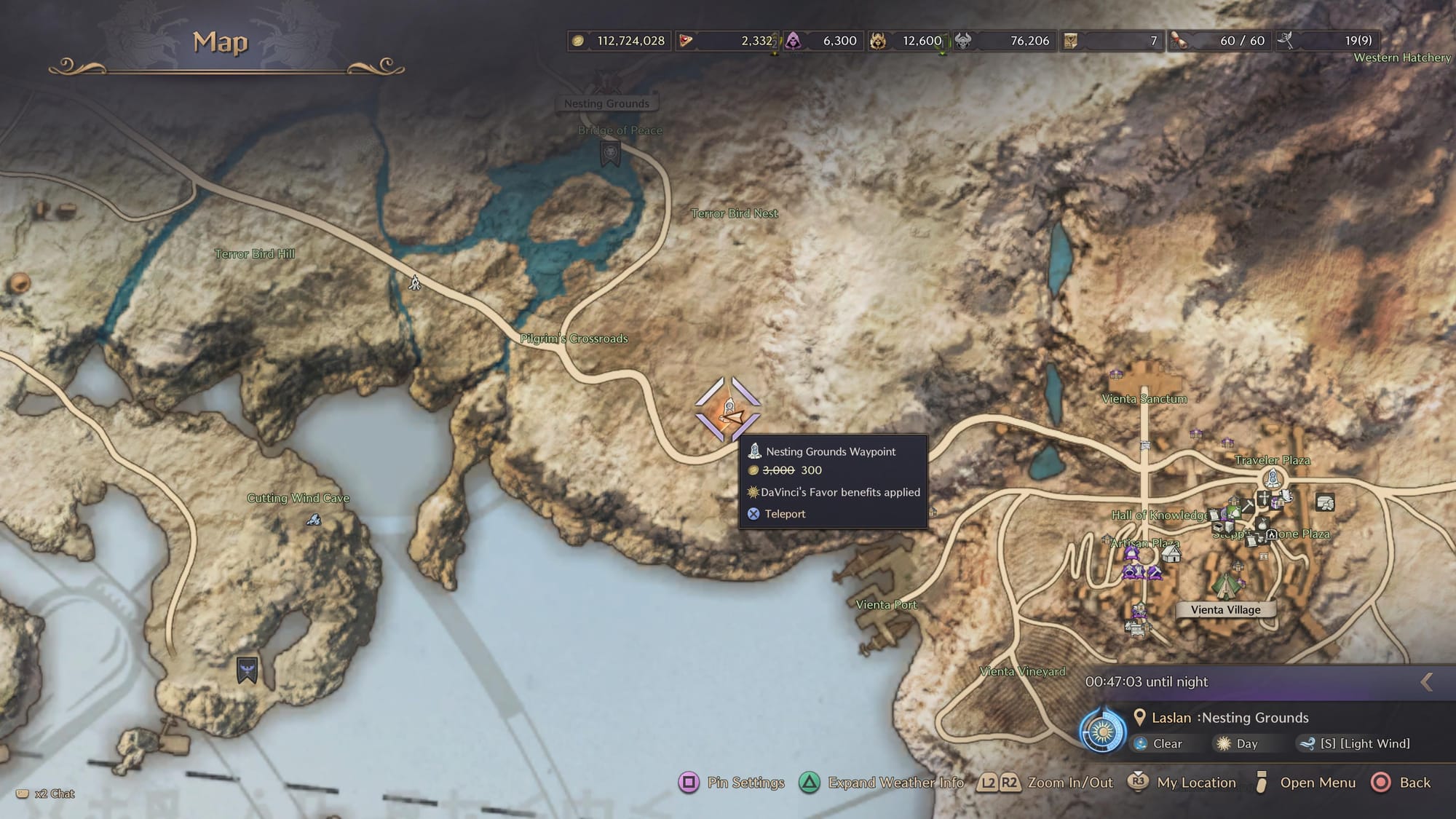The height and width of the screenshot is (819, 1456).
Task: Collapse the weather panel with the arrow
Action: click(1427, 682)
